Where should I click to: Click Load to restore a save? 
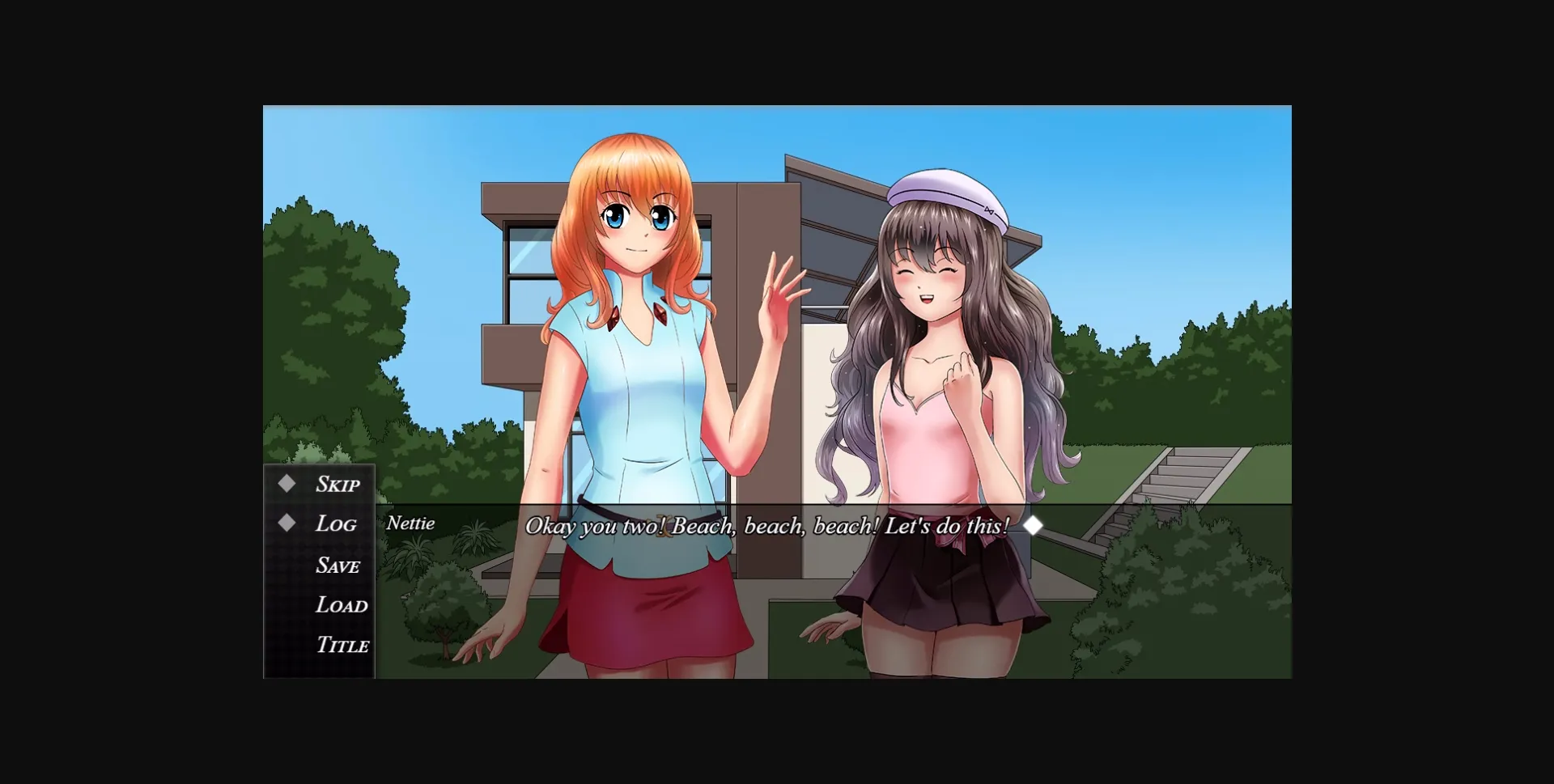[341, 605]
